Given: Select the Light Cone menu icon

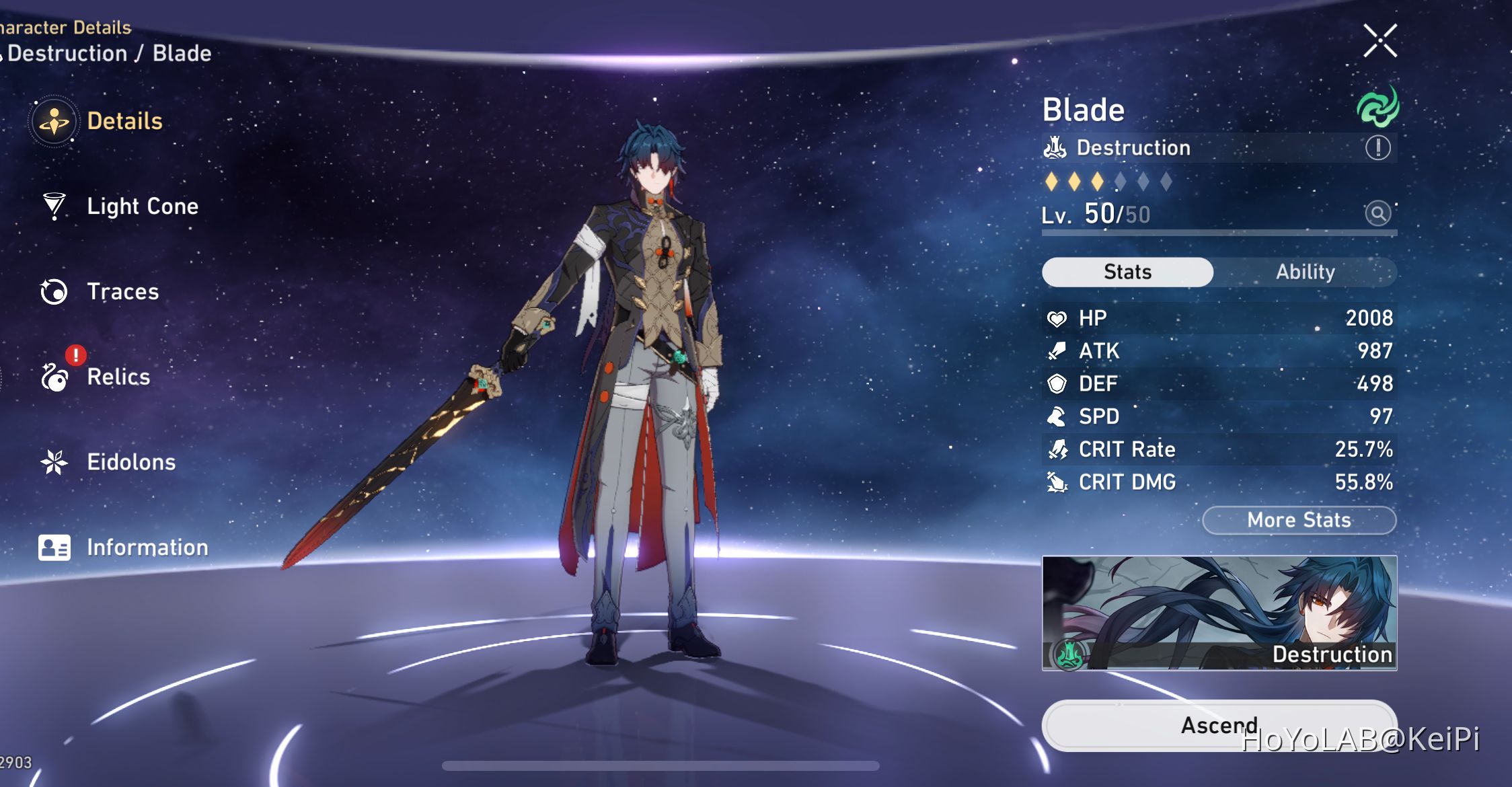Looking at the screenshot, I should point(54,207).
